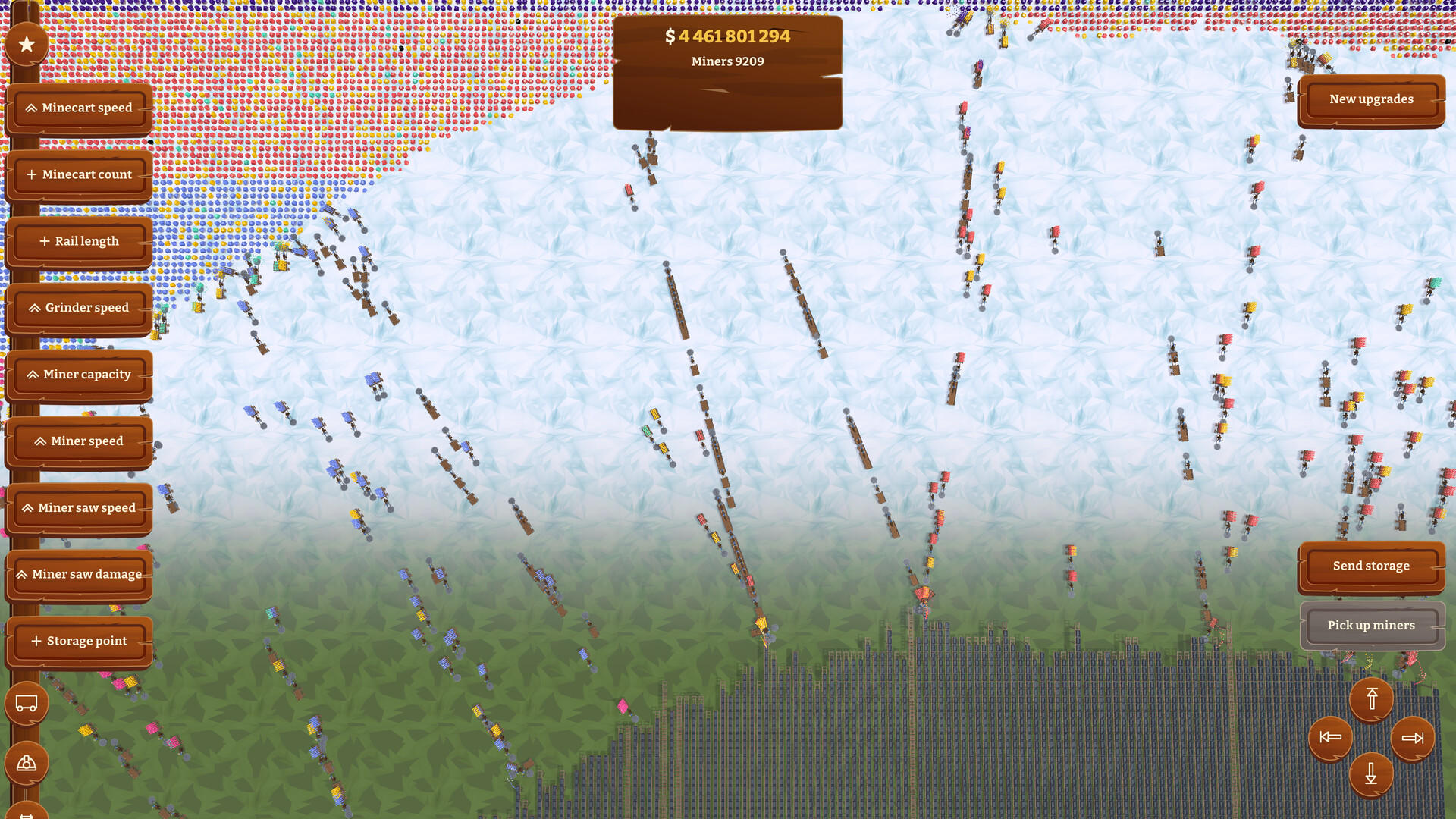Viewport: 1456px width, 819px height.
Task: Open New upgrades
Action: tap(1371, 99)
